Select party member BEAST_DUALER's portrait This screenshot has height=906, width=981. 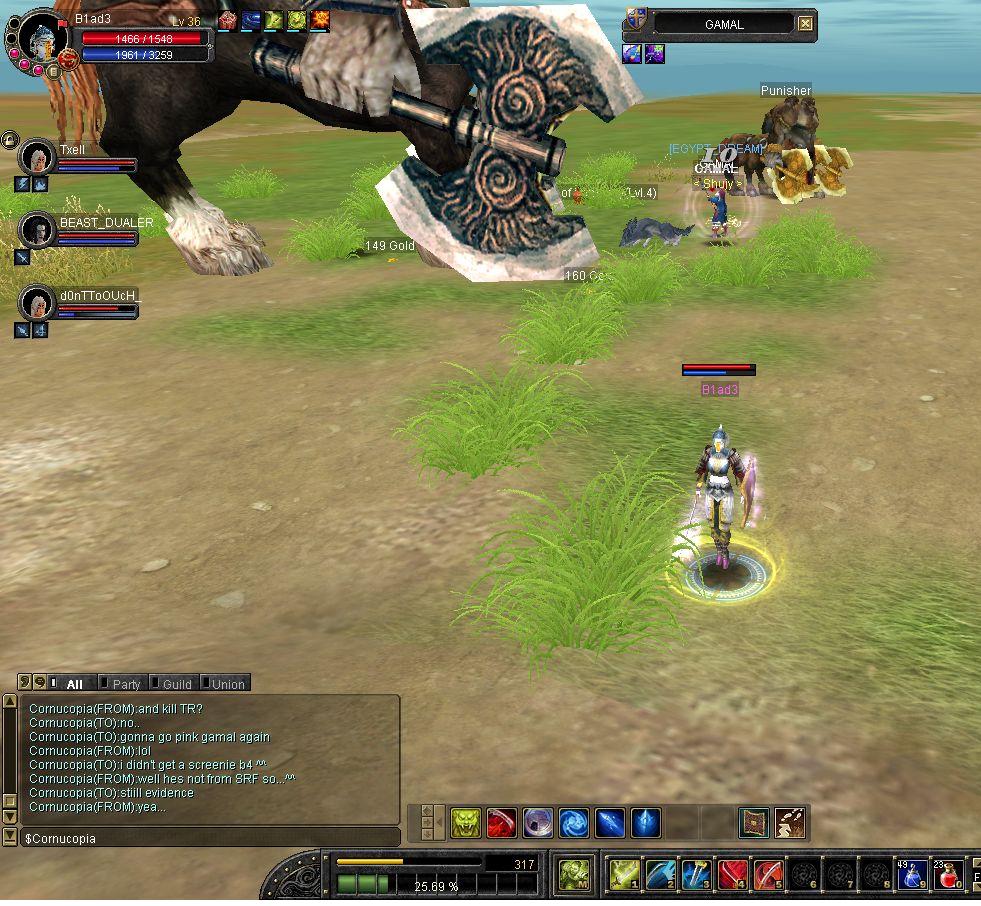pos(38,230)
